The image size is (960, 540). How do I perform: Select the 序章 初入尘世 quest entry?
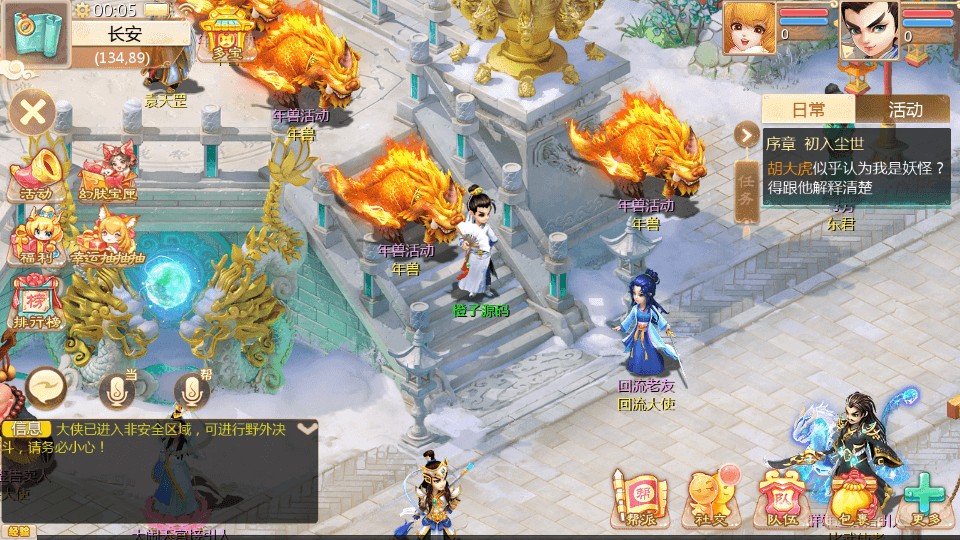pyautogui.click(x=855, y=165)
